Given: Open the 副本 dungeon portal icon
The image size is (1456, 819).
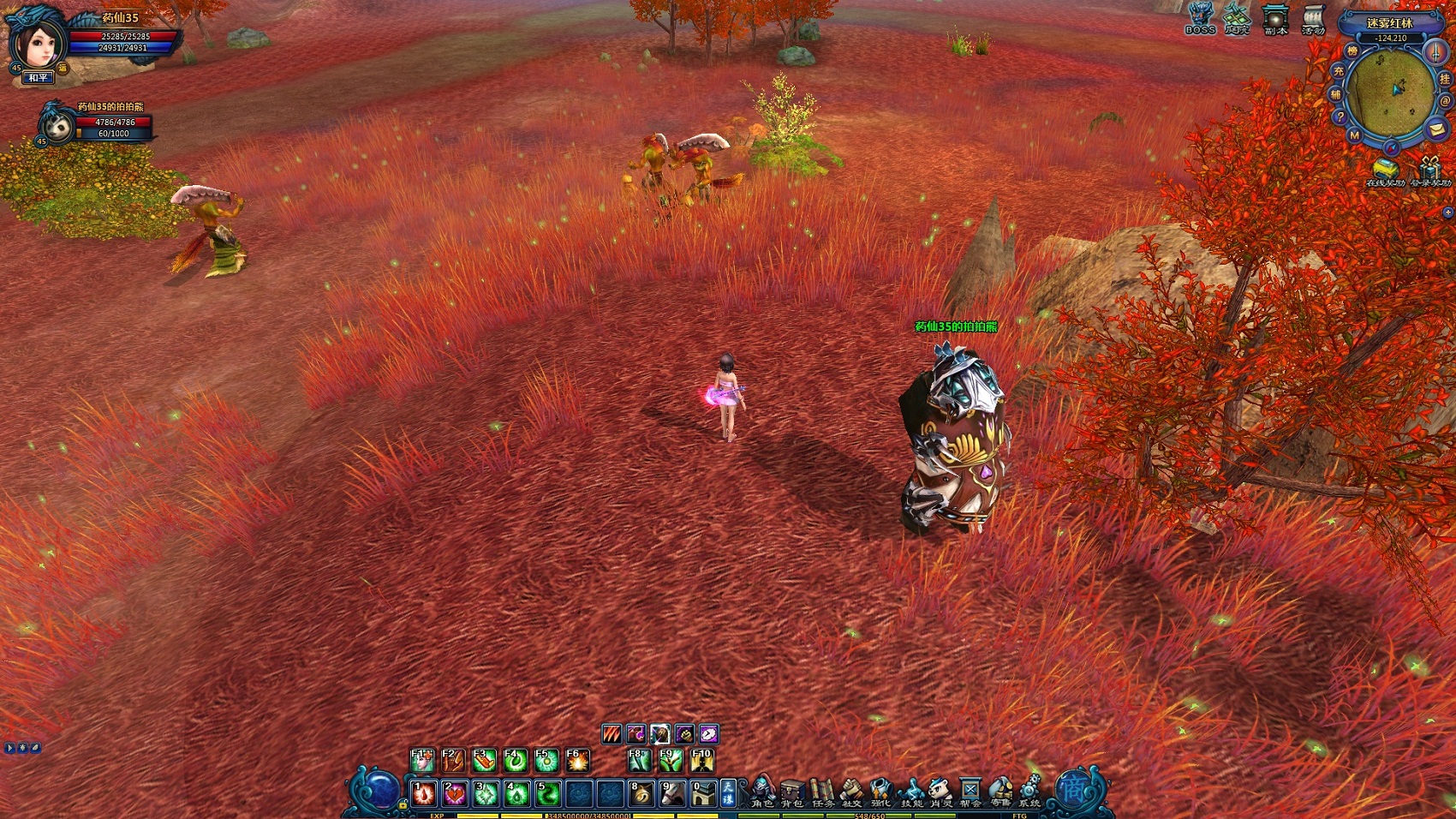Looking at the screenshot, I should click(x=1275, y=18).
